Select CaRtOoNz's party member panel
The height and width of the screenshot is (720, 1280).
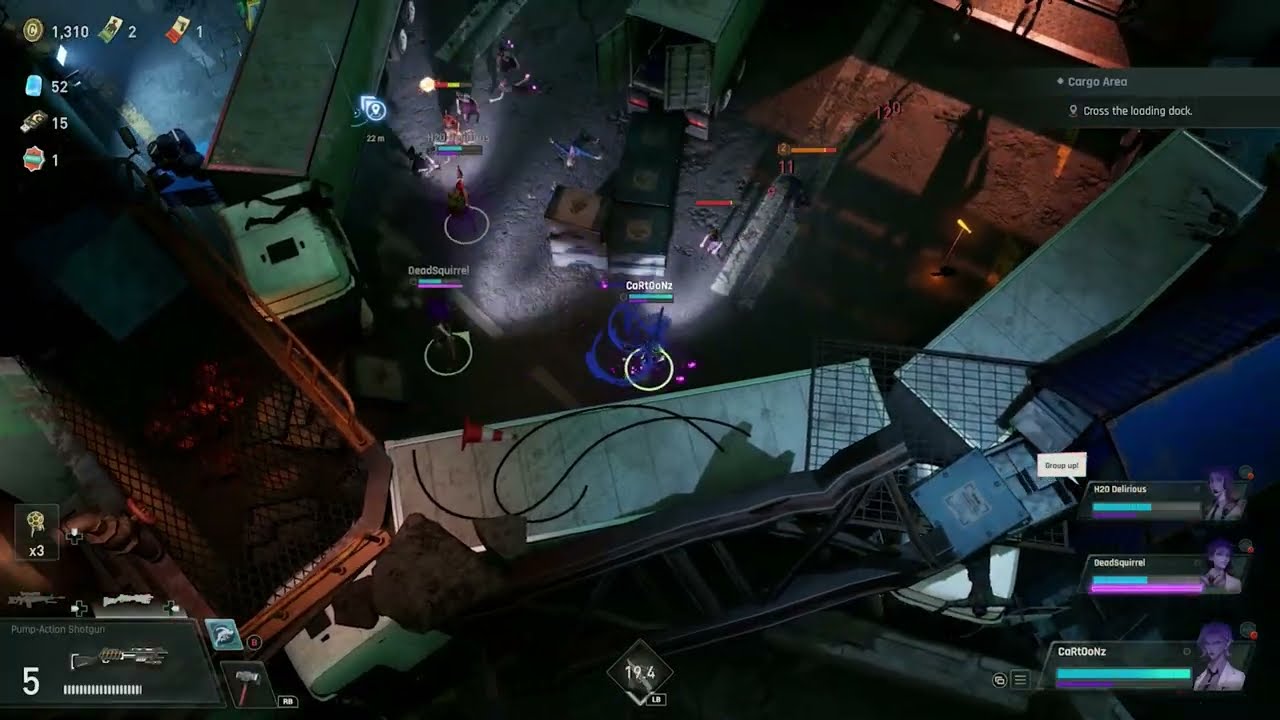1150,665
